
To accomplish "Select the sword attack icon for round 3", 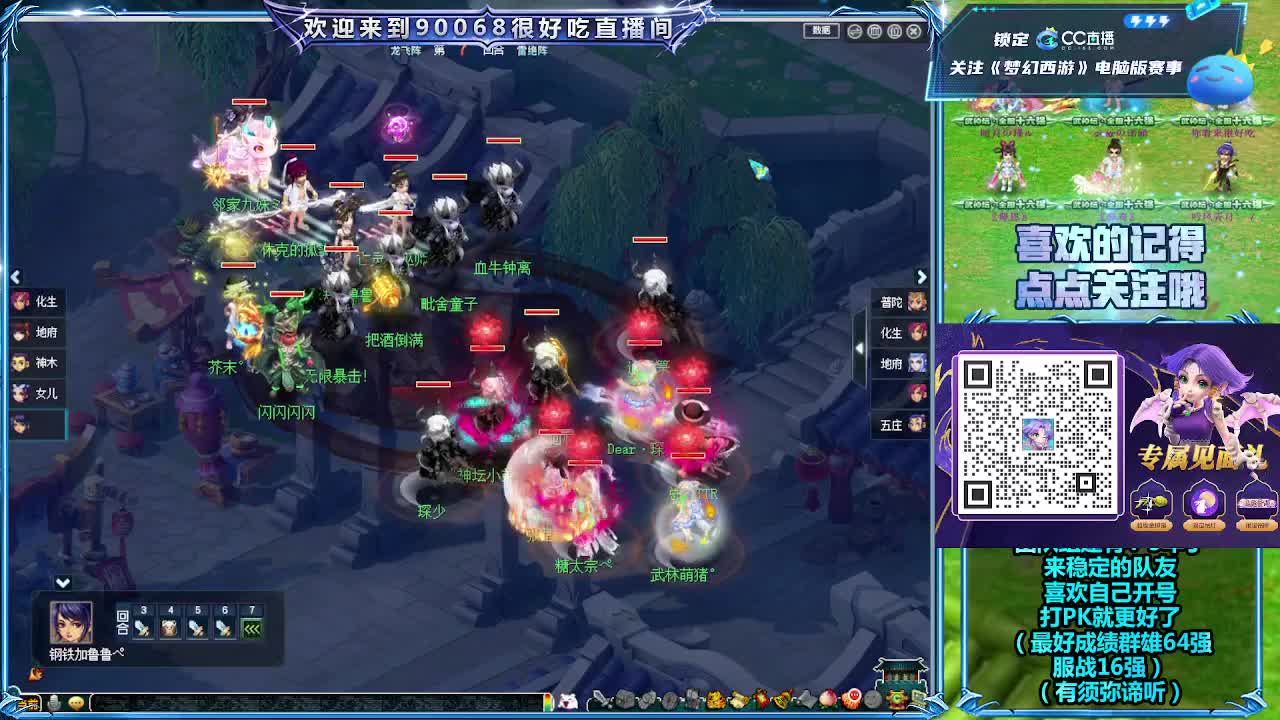I will click(141, 630).
